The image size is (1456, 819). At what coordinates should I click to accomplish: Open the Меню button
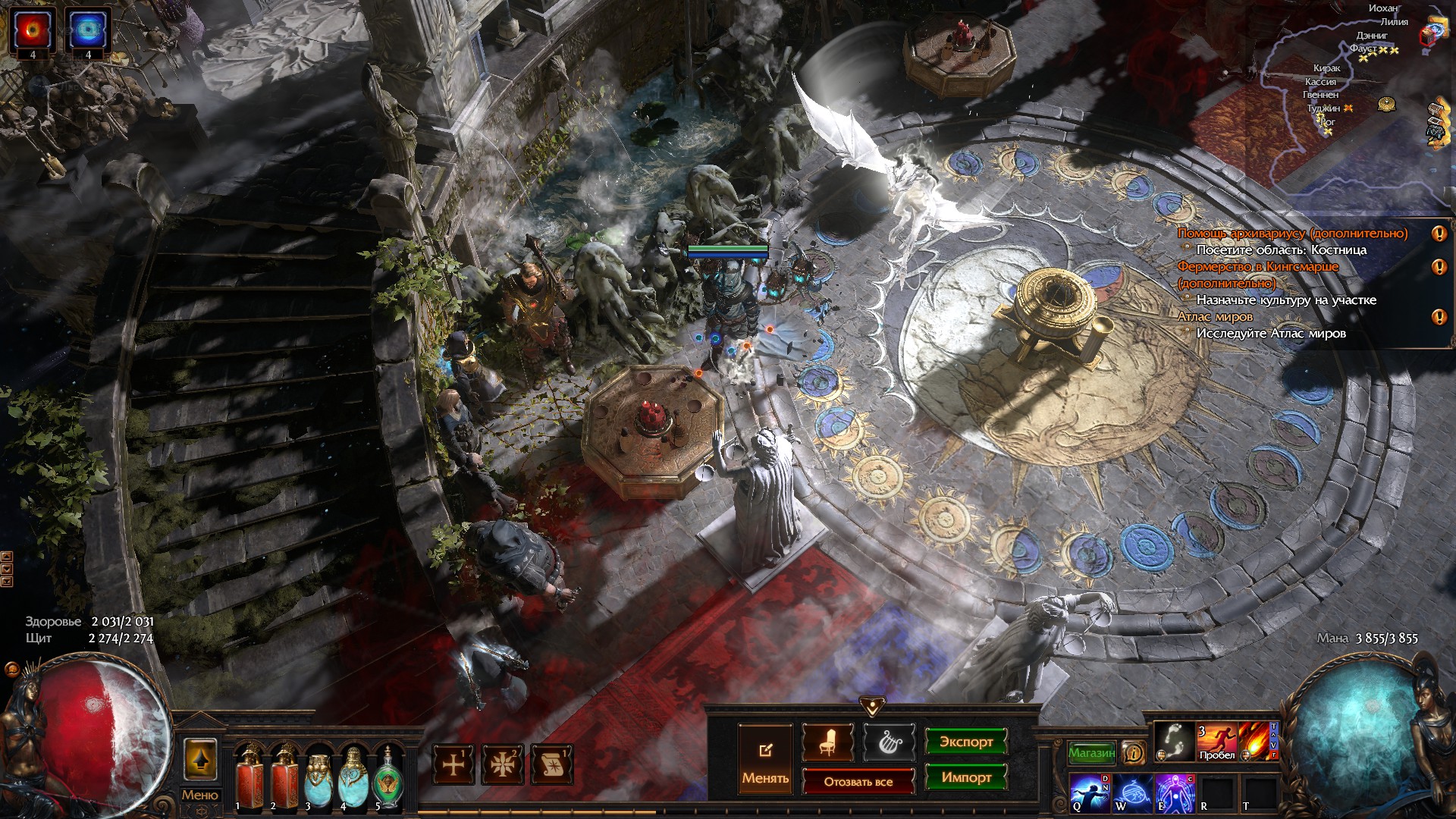click(199, 795)
